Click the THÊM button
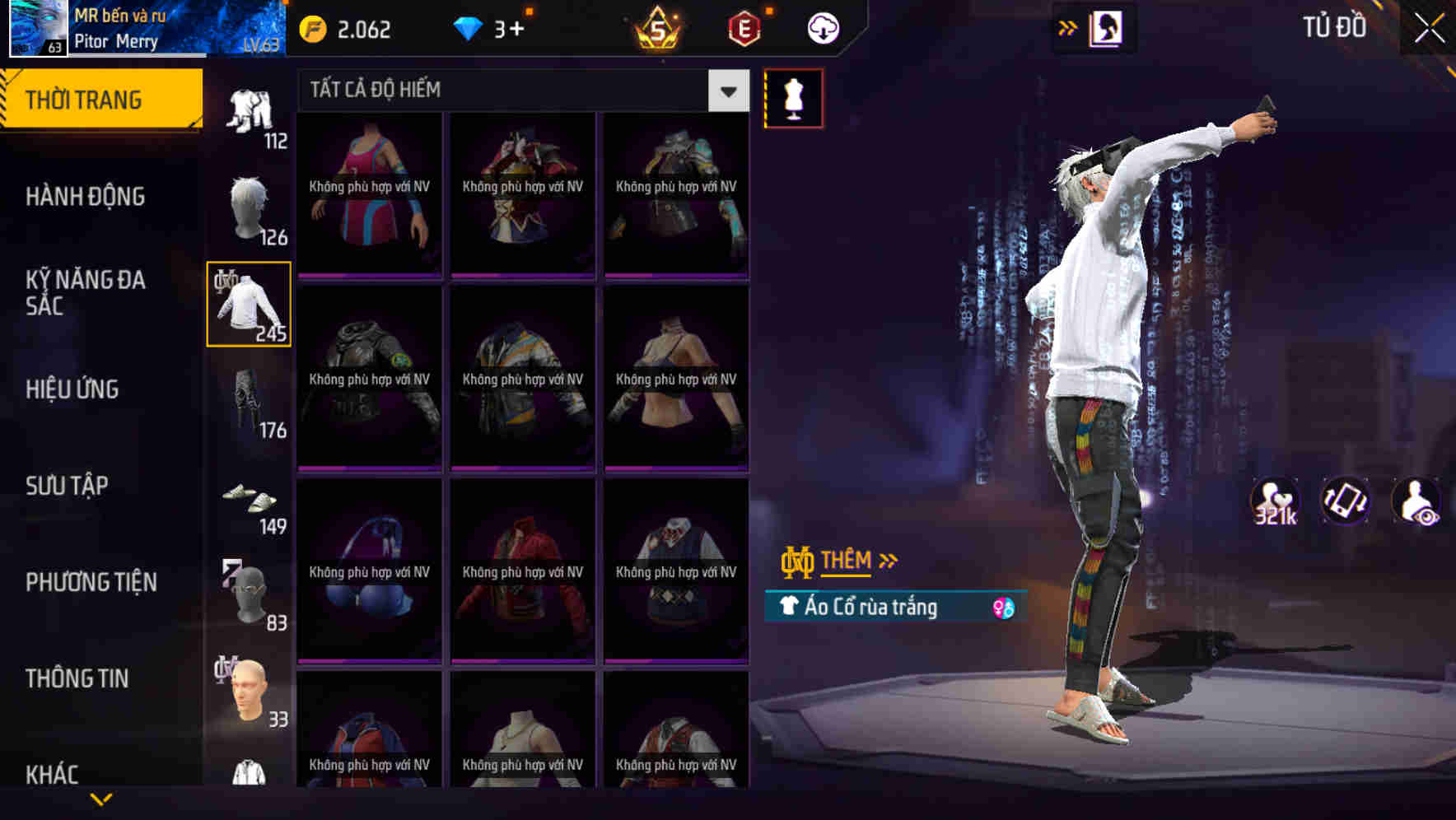 (x=848, y=559)
